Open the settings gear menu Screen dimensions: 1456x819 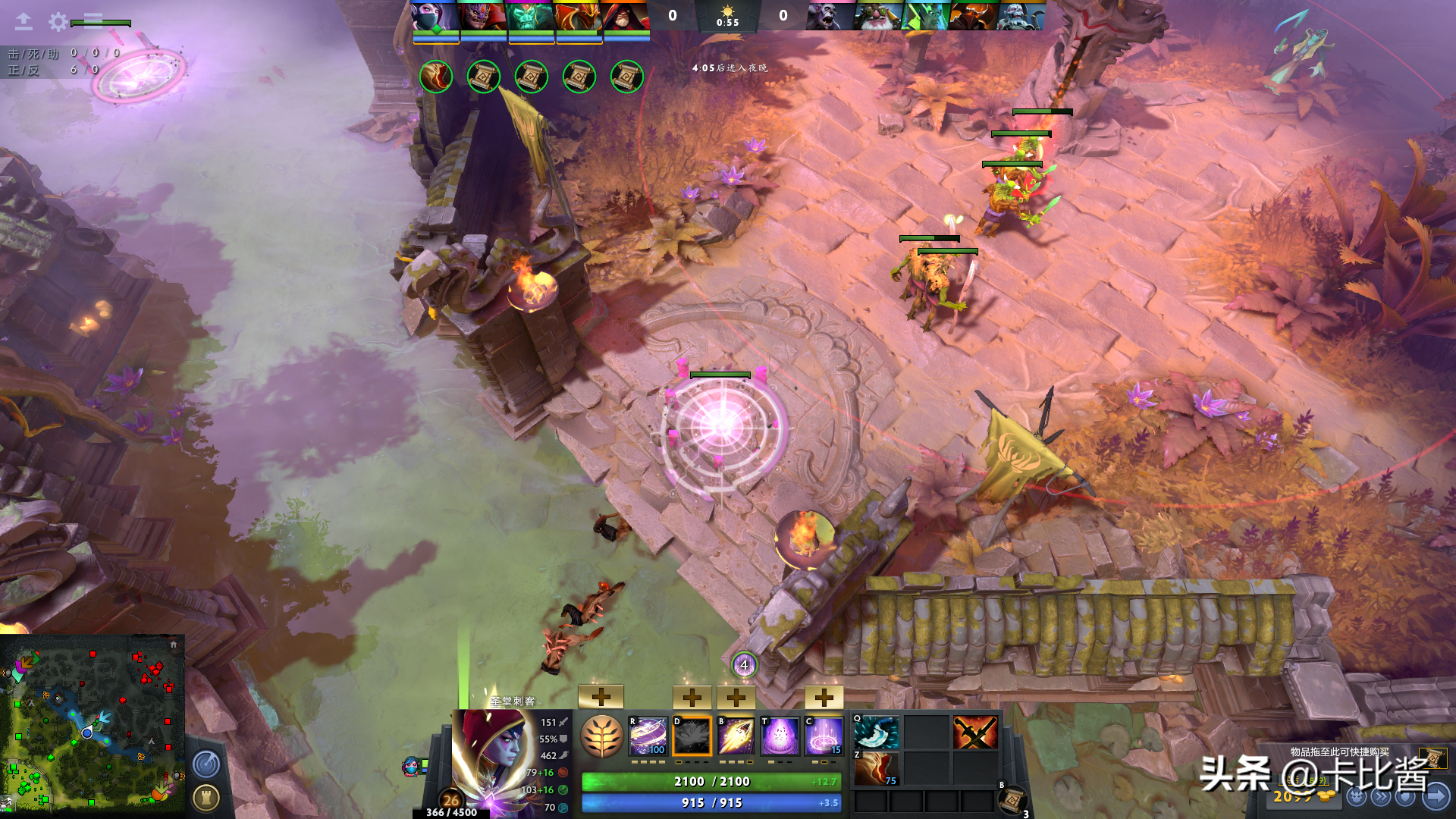(x=58, y=22)
